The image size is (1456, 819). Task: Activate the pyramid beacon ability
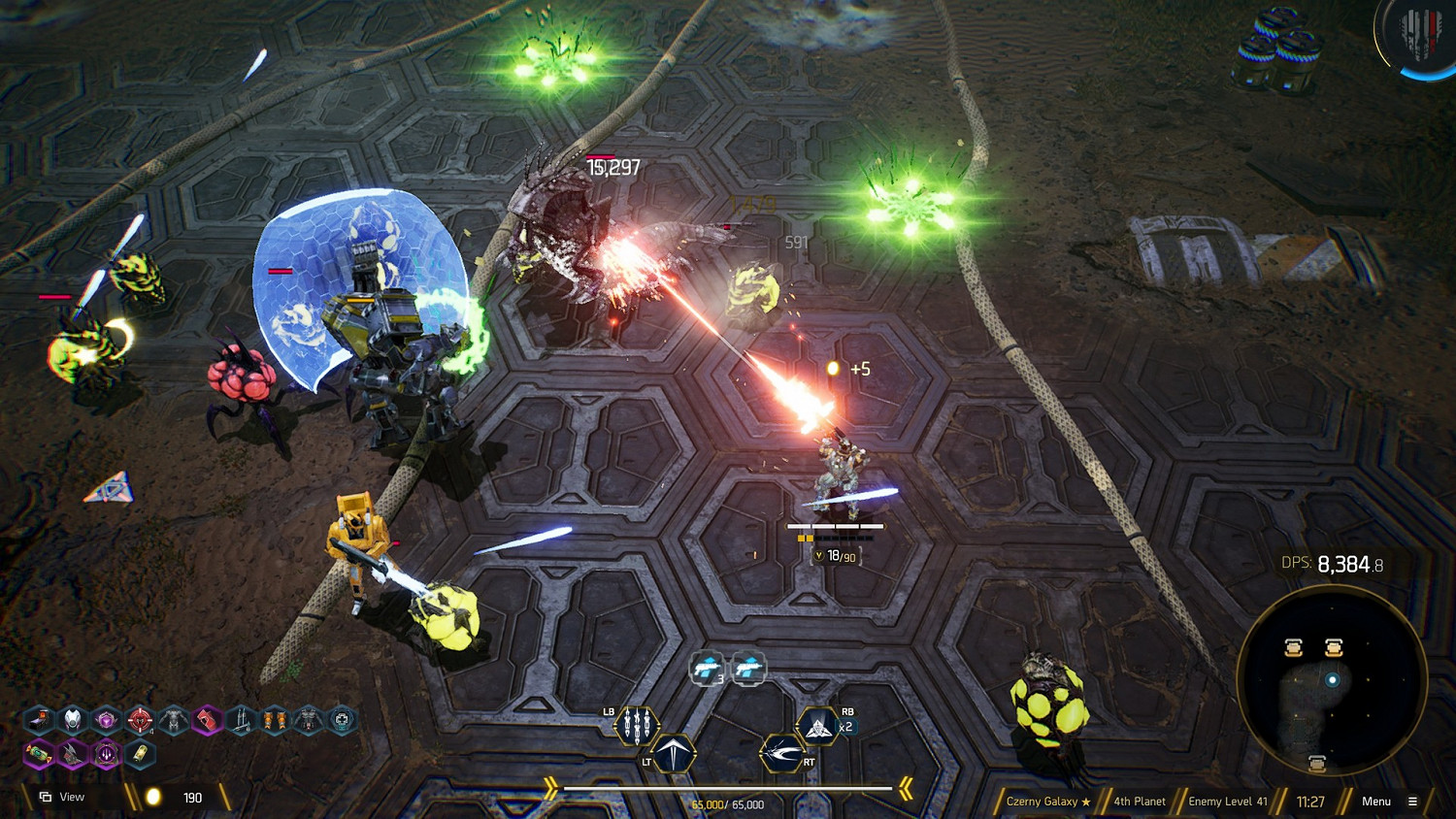pyautogui.click(x=817, y=726)
